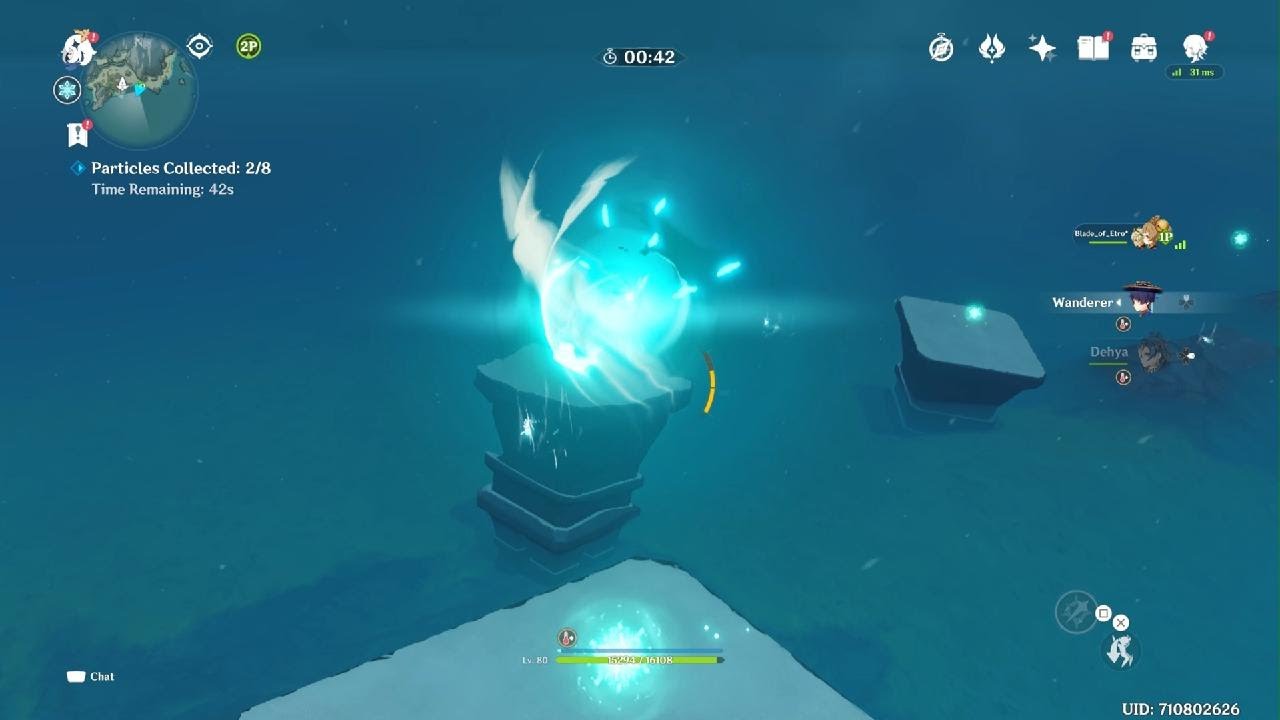Image resolution: width=1280 pixels, height=720 pixels.
Task: Open the Adventurer Handbook book icon
Action: click(1093, 48)
